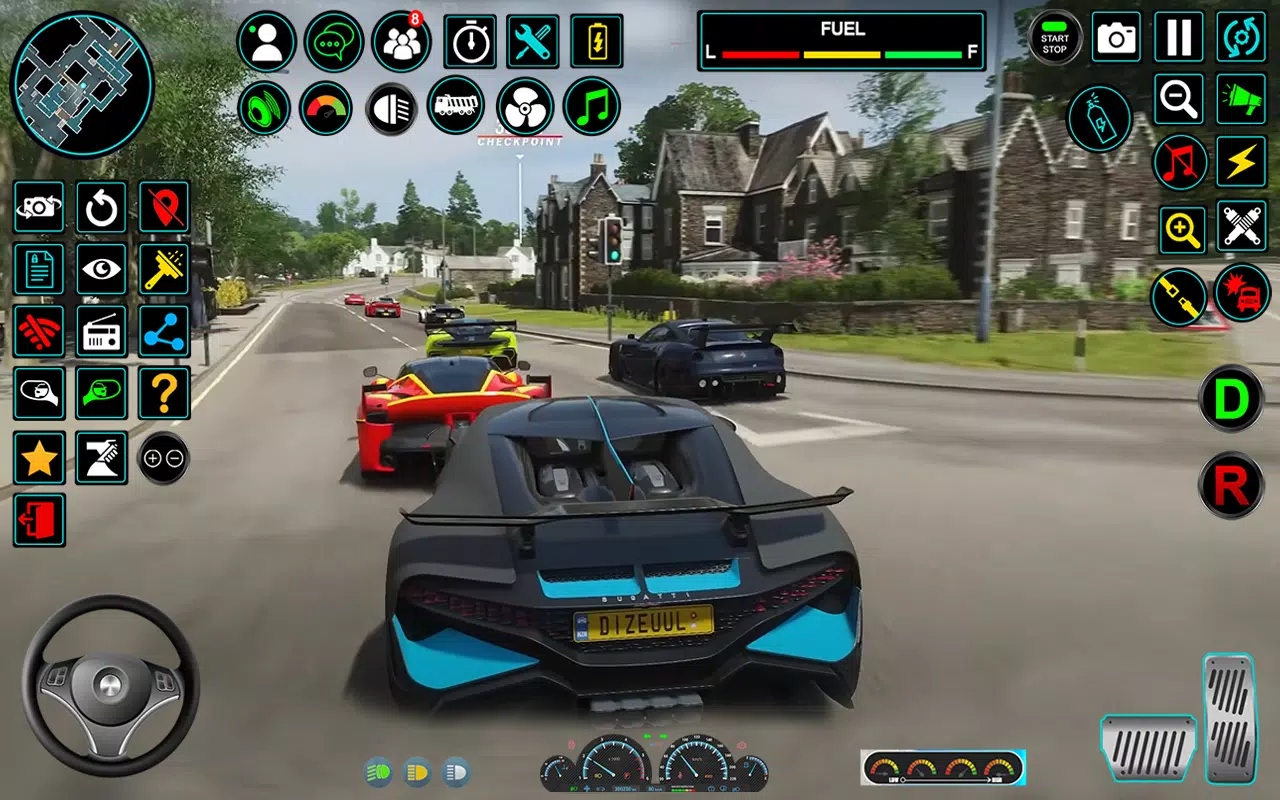The width and height of the screenshot is (1280, 800).
Task: Shift into Drive with the D button
Action: click(x=1231, y=399)
